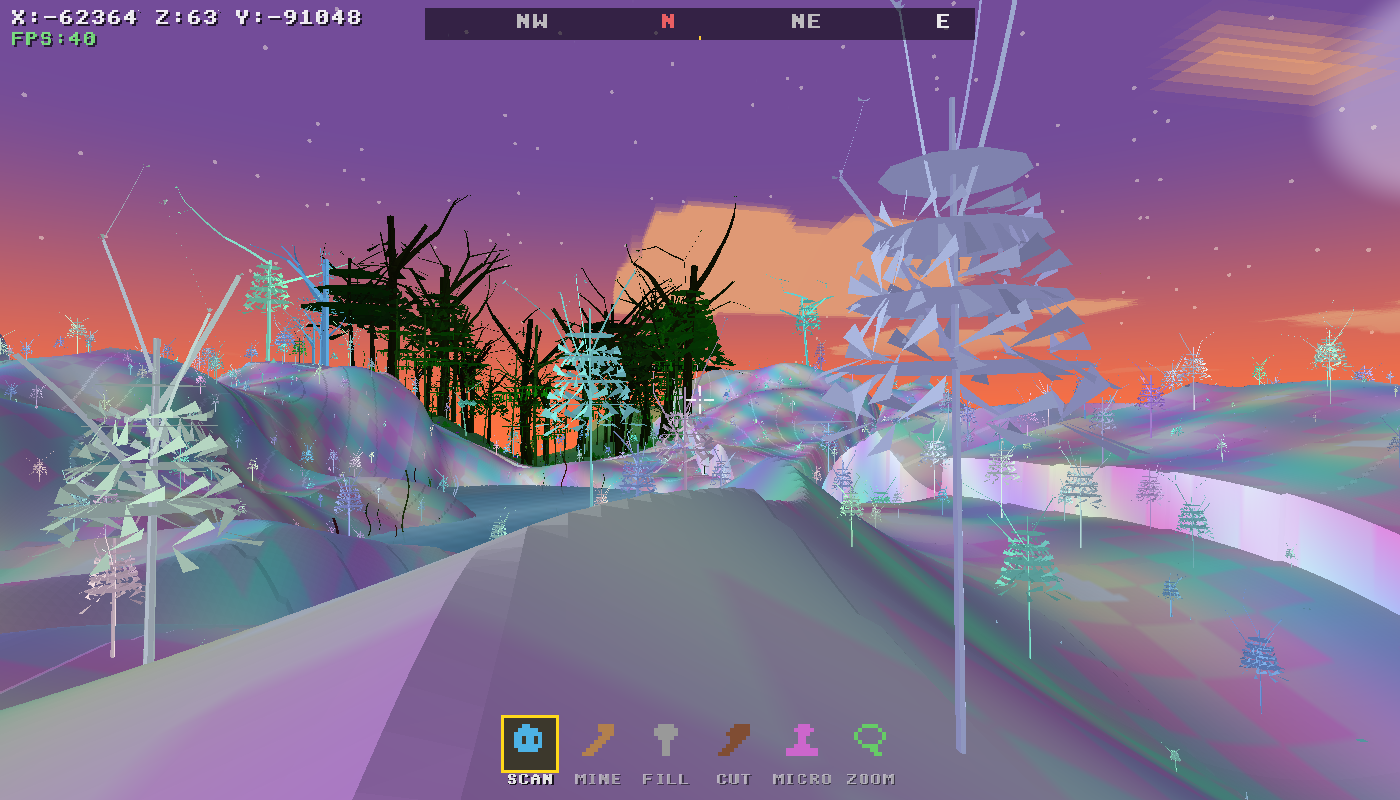
Task: Click the middle of the compass strip
Action: coord(700,19)
